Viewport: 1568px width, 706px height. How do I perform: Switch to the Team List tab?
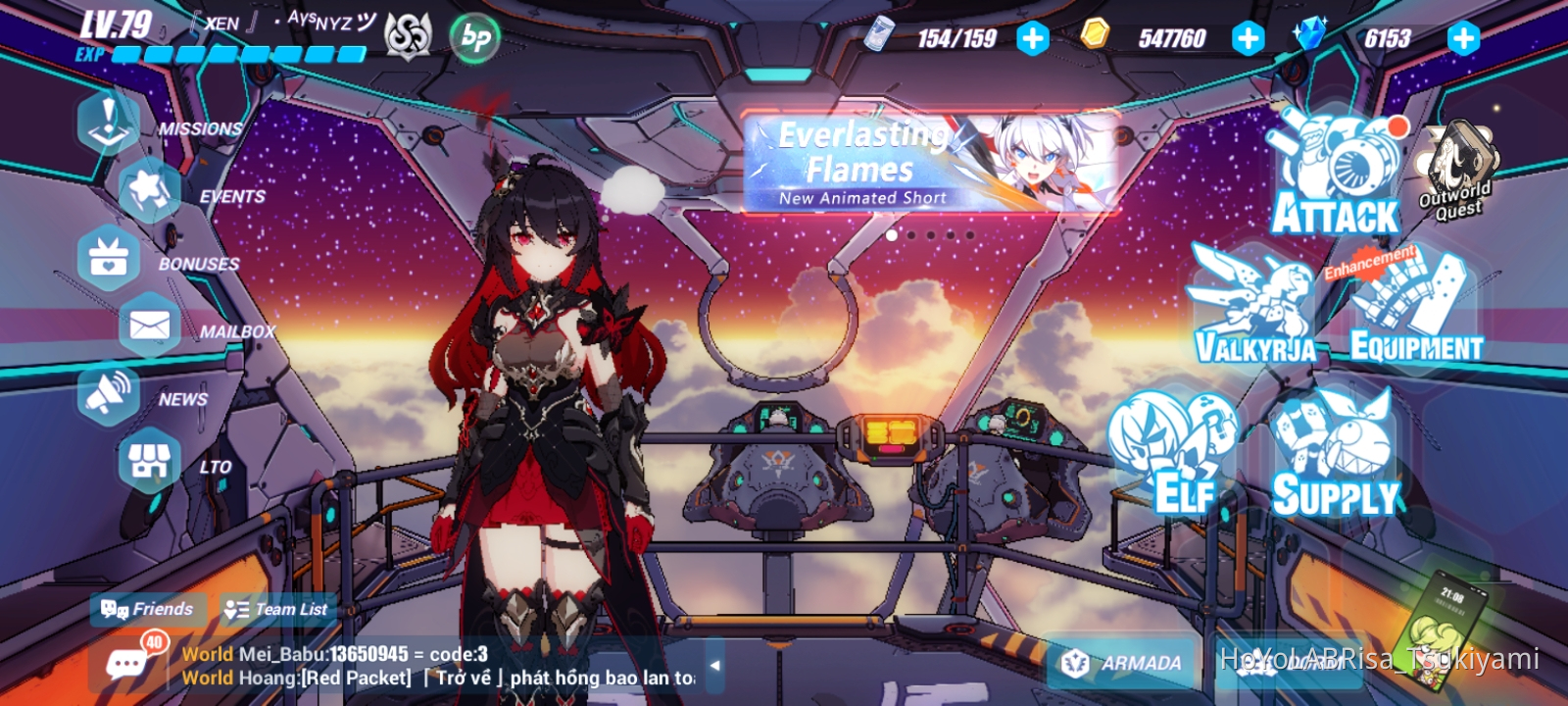pos(277,609)
